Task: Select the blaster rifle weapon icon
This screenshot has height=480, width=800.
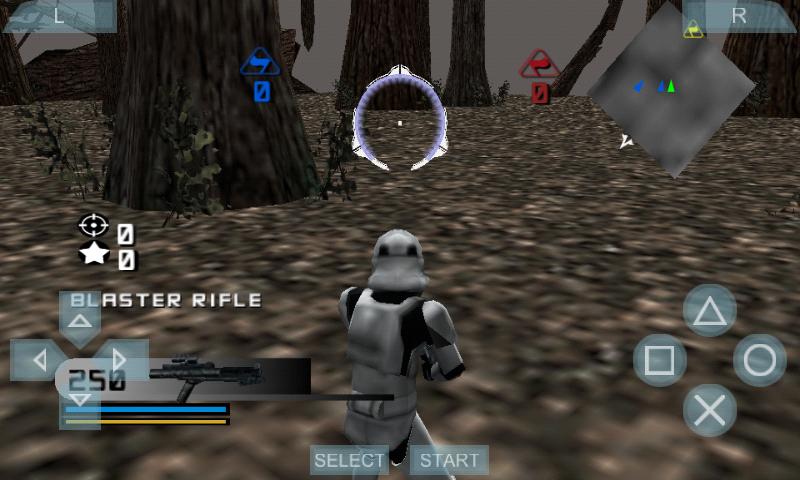Action: click(x=207, y=375)
